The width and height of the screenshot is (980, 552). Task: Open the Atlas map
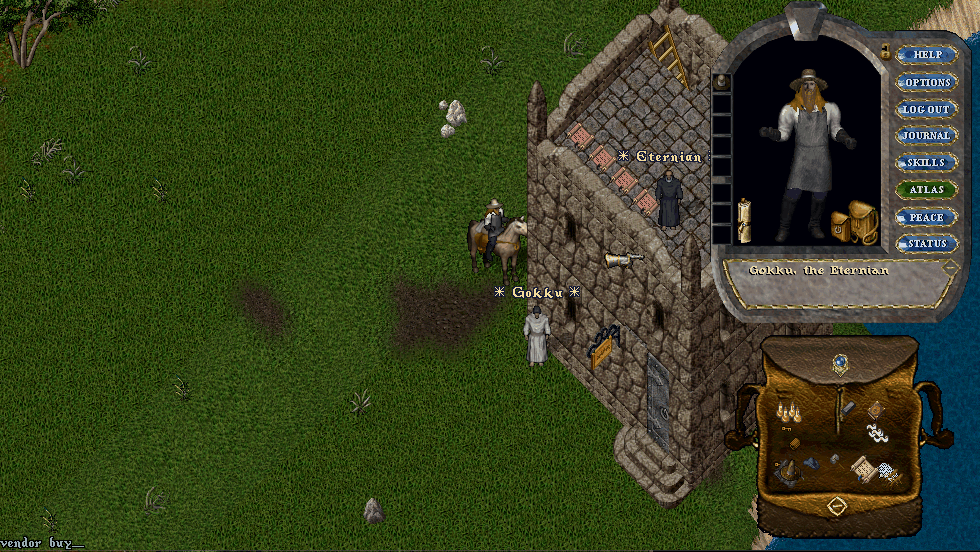pyautogui.click(x=927, y=190)
